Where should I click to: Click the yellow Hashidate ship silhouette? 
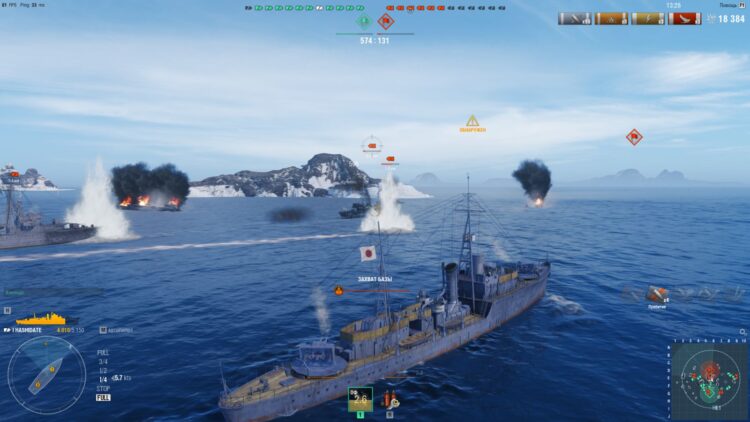pos(45,319)
